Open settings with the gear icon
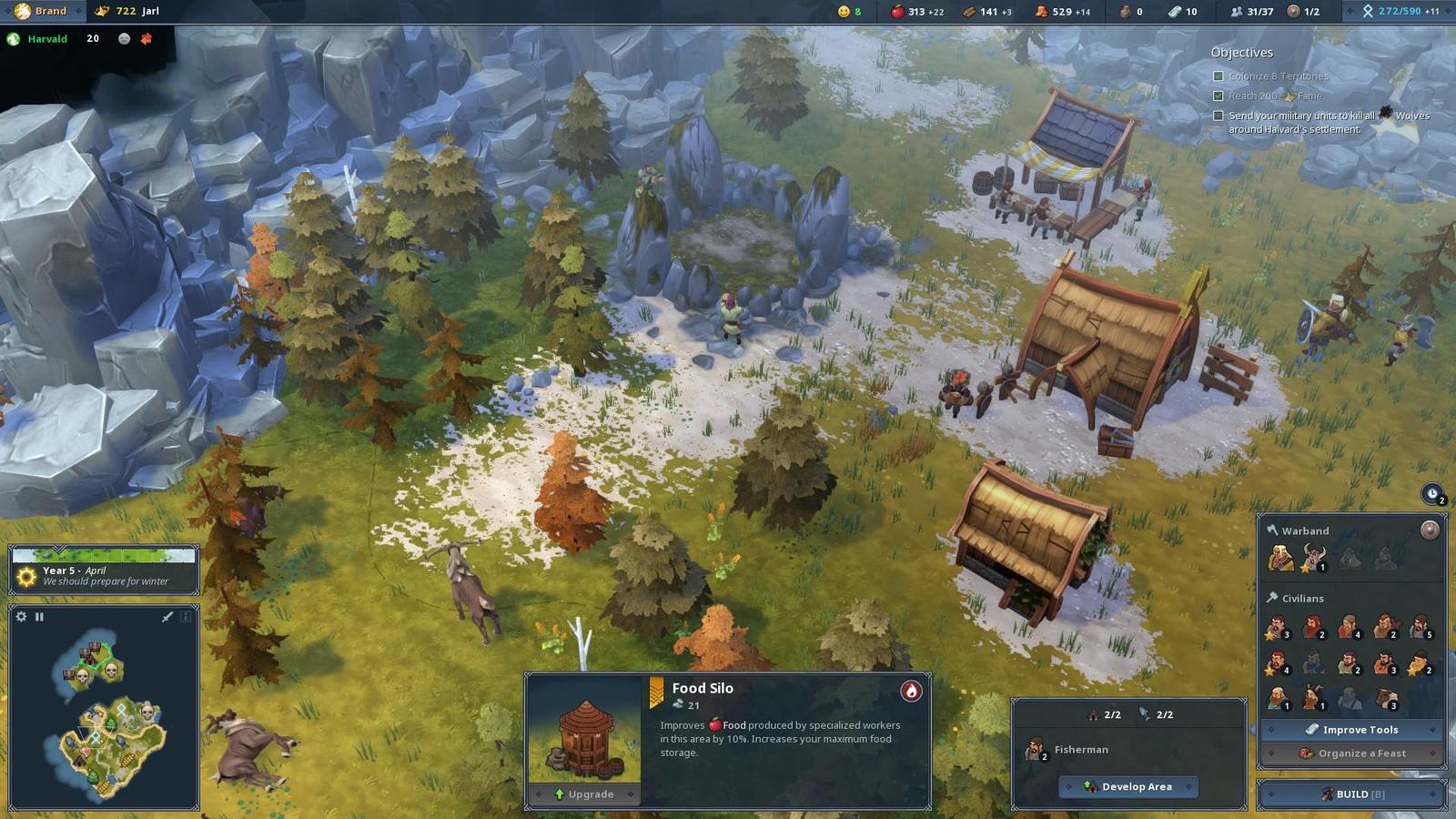This screenshot has height=819, width=1456. pyautogui.click(x=22, y=617)
